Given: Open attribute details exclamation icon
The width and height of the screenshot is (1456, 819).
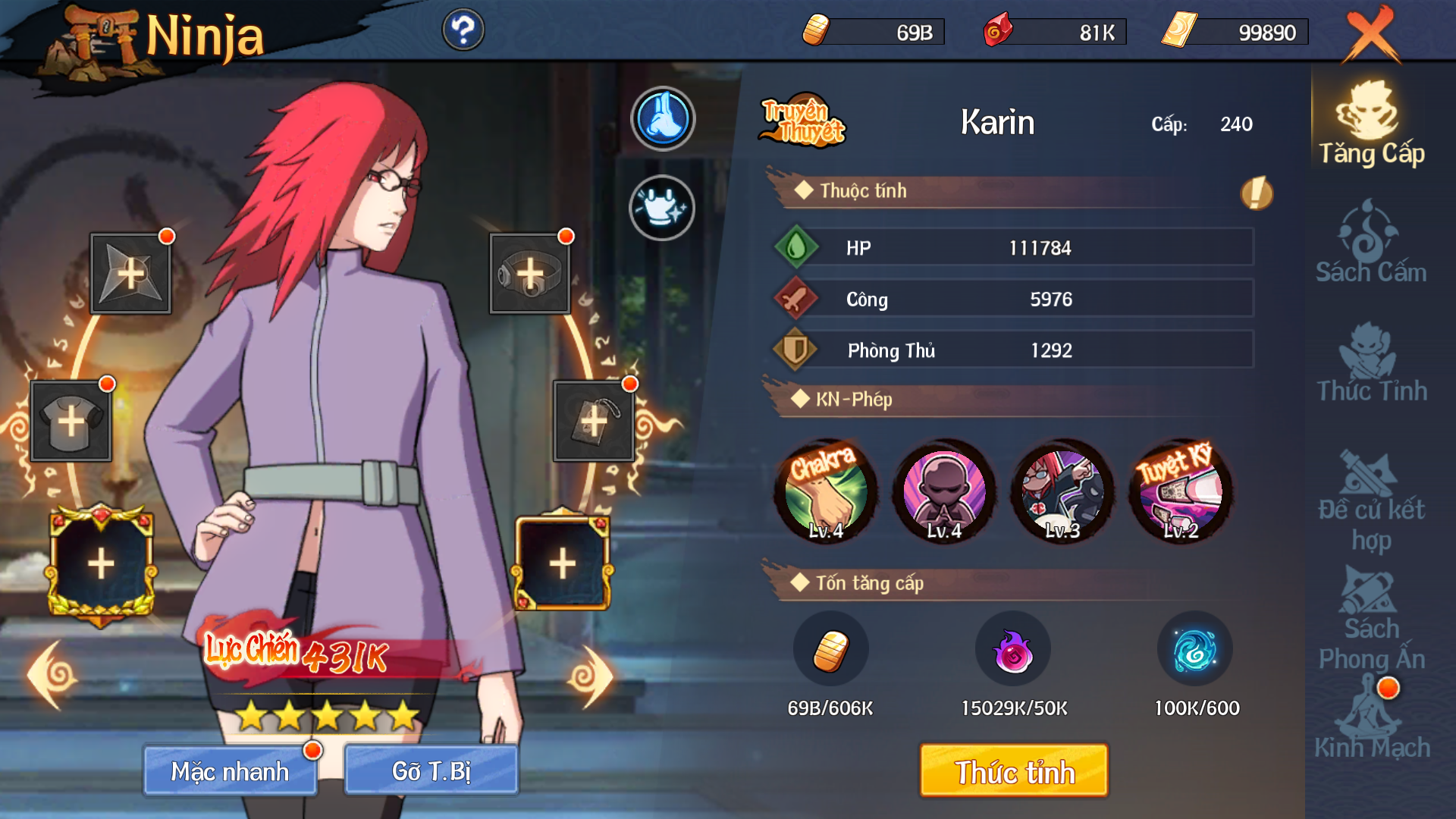Looking at the screenshot, I should 1256,193.
